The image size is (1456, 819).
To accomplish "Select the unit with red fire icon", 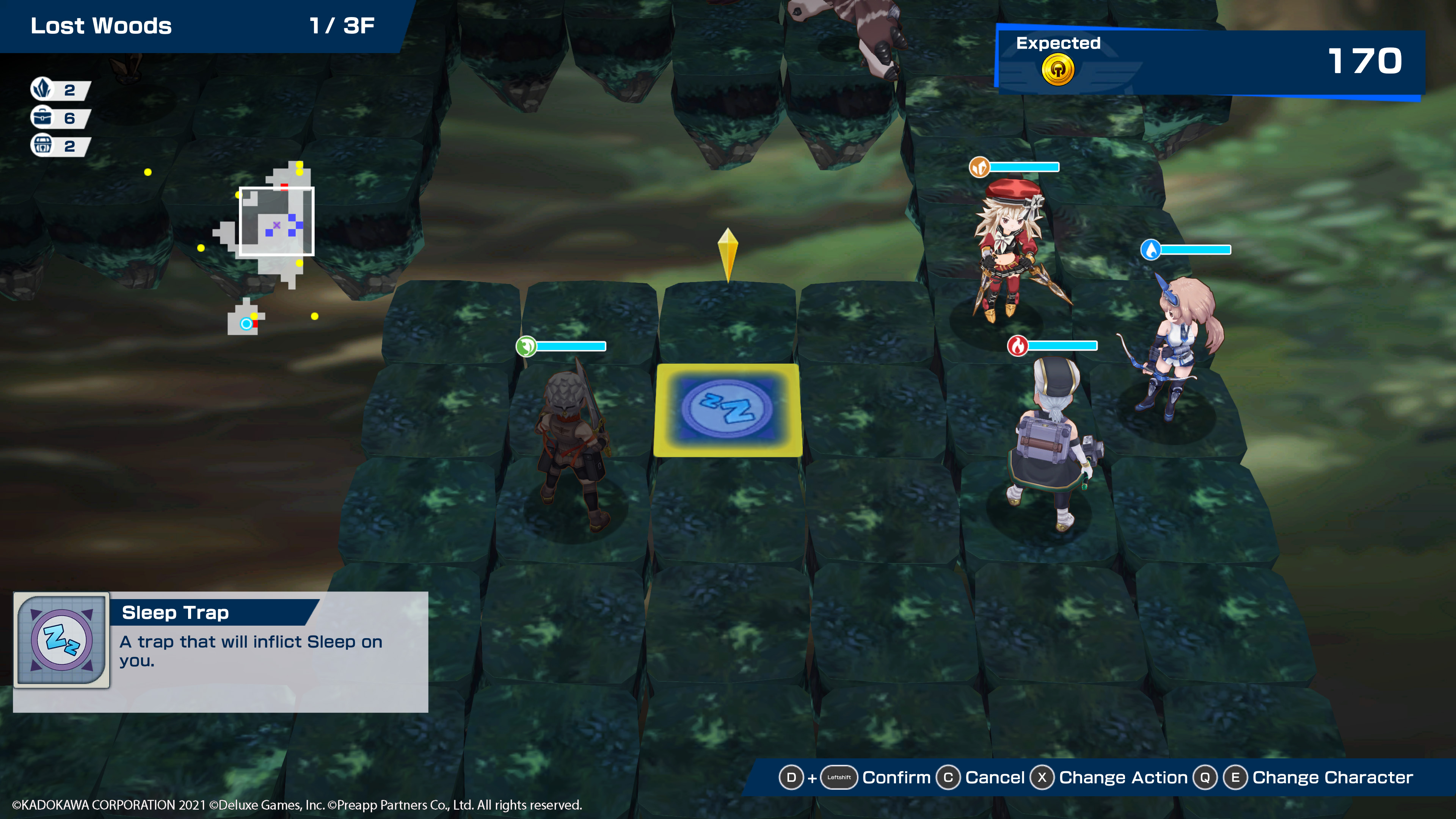I will [x=1051, y=441].
